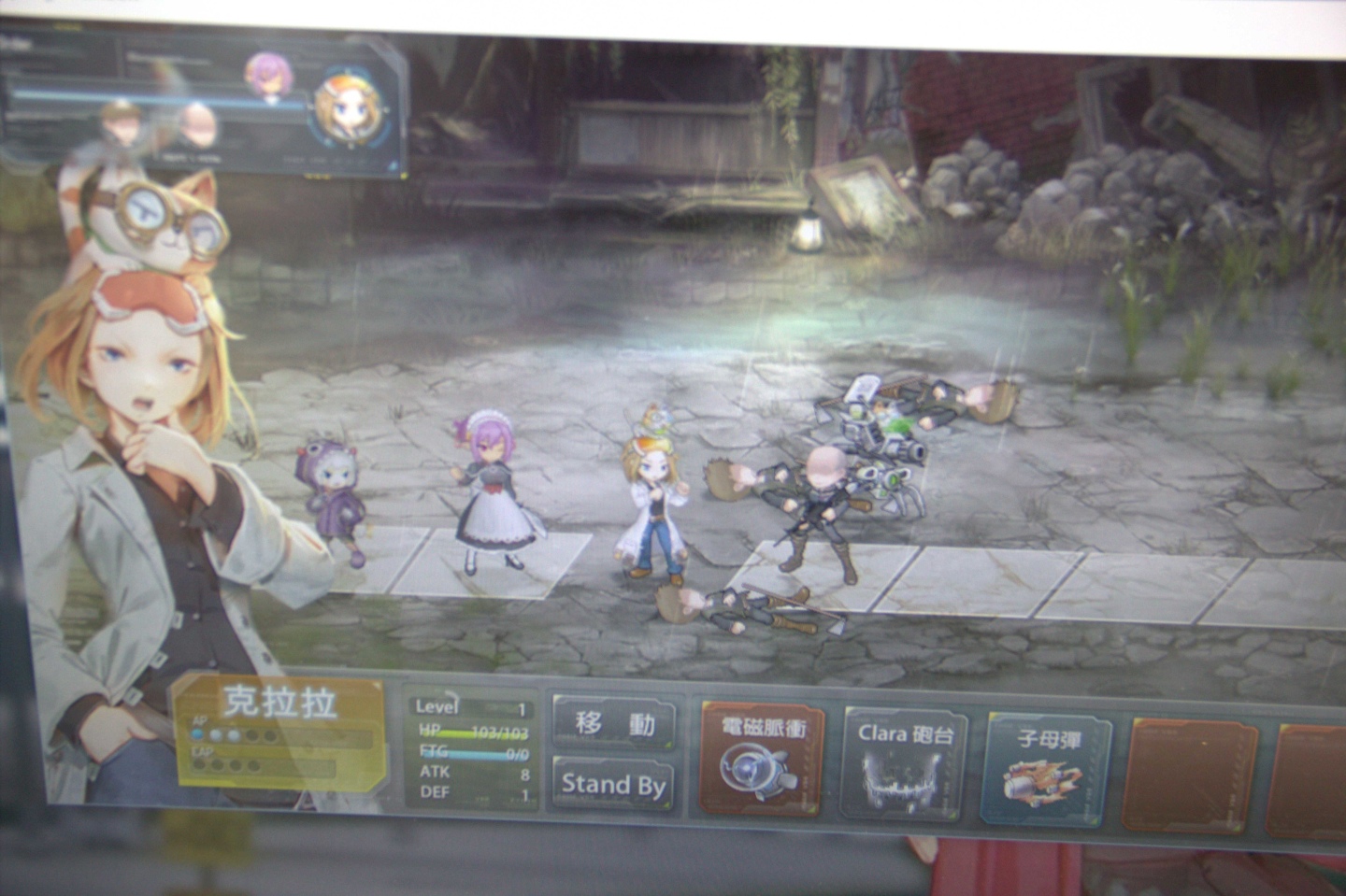Select Clara standing on the battlefield grid
This screenshot has height=896, width=1346.
point(656,495)
